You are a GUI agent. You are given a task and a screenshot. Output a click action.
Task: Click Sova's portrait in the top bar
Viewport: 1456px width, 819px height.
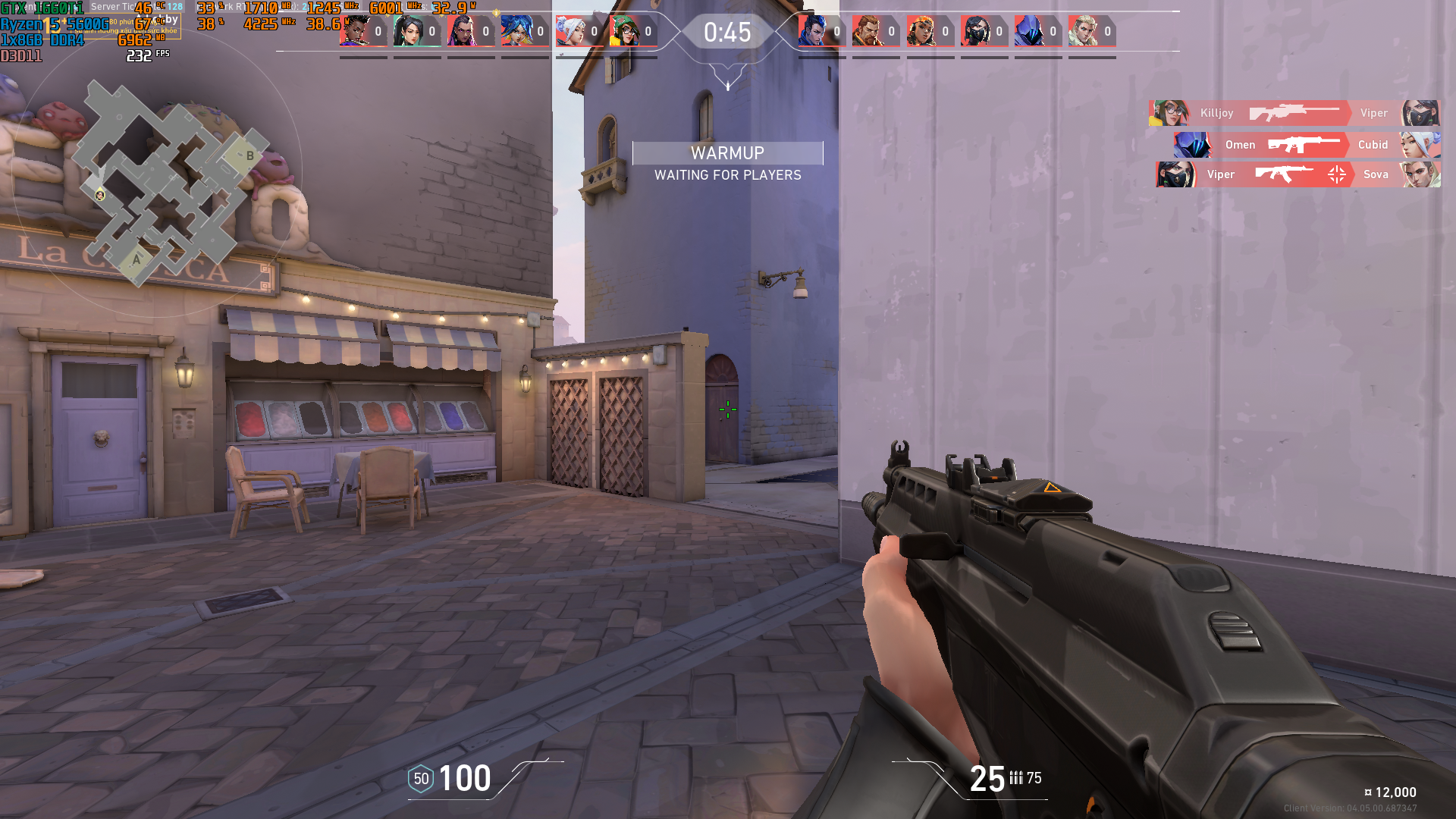point(1084,31)
